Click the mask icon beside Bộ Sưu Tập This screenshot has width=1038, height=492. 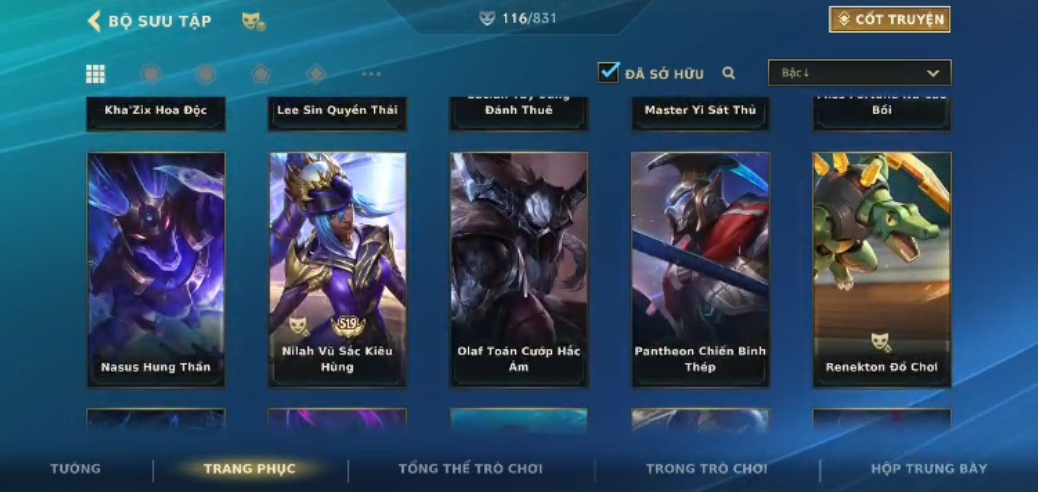click(252, 21)
